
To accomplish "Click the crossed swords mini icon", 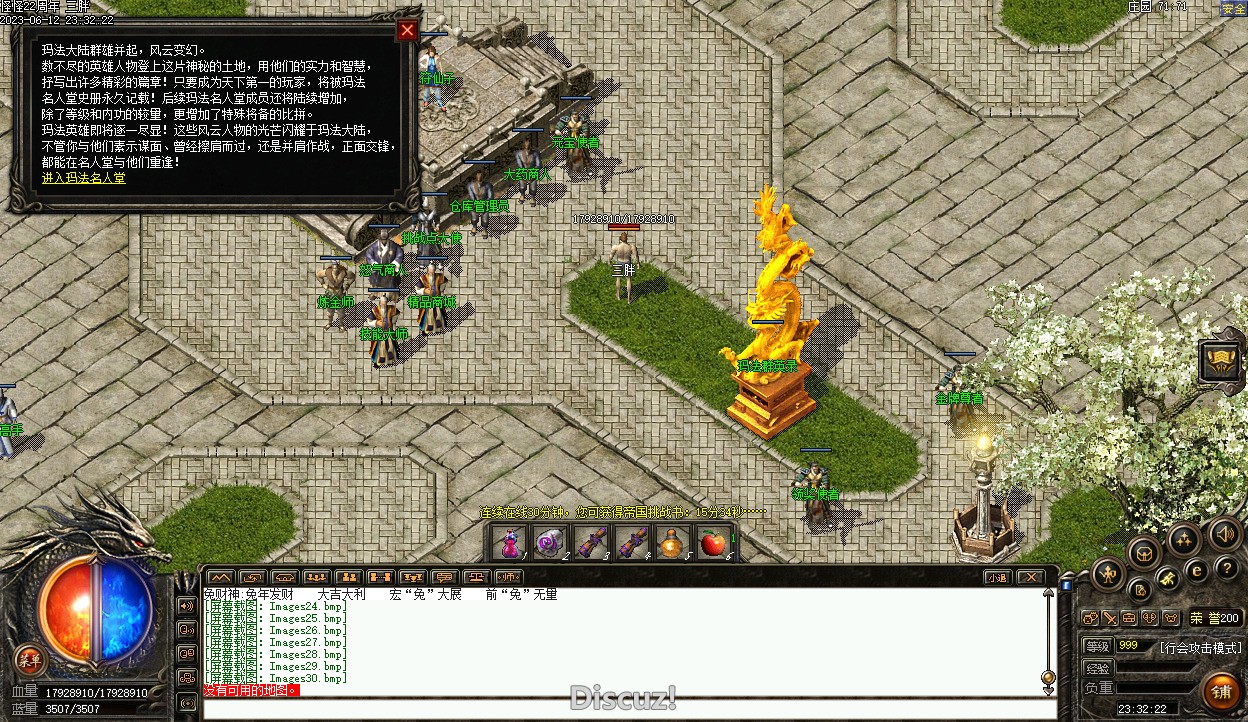I will click(x=1109, y=618).
